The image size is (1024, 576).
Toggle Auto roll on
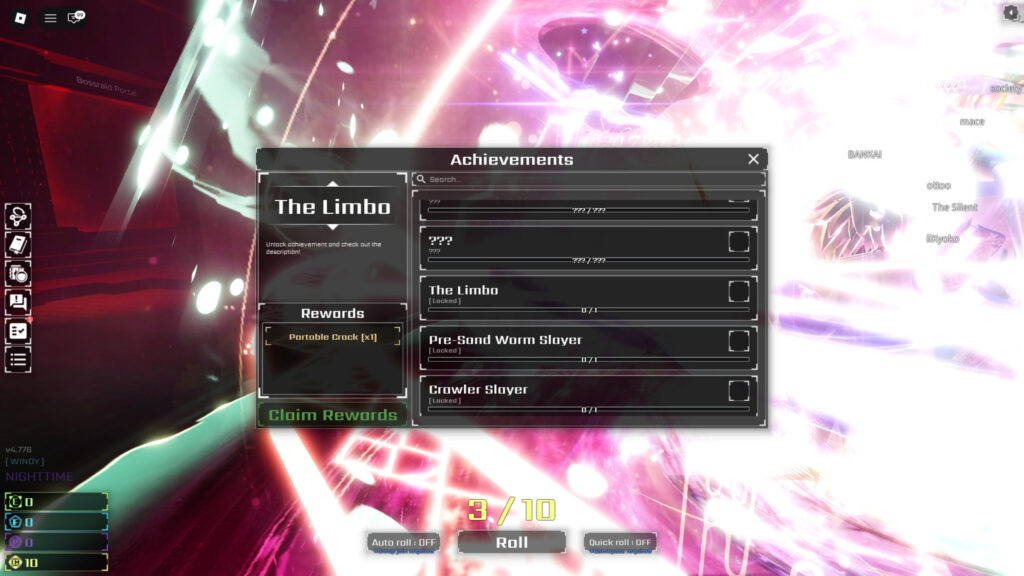pyautogui.click(x=403, y=542)
